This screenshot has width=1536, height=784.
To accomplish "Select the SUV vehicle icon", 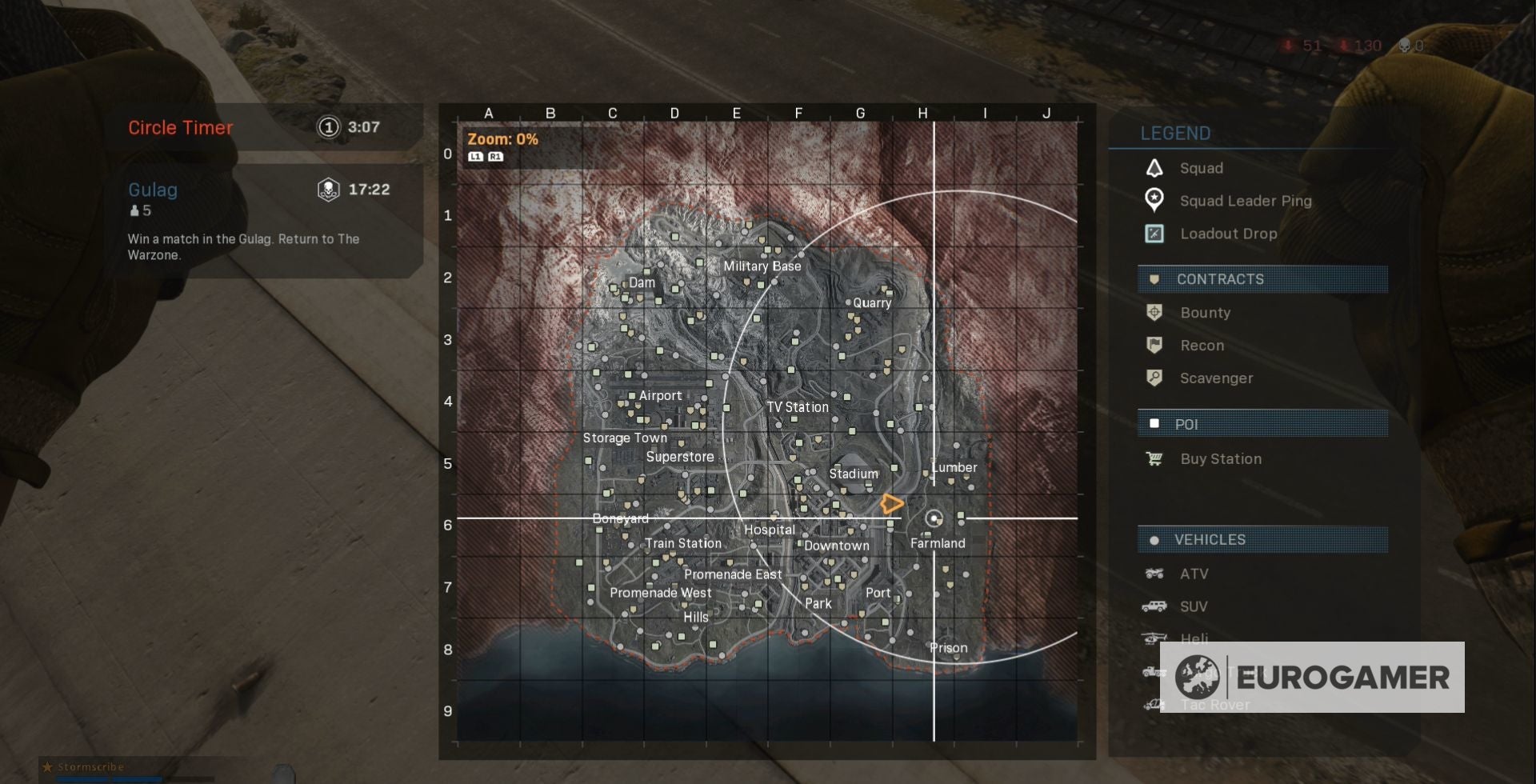I will [1155, 606].
